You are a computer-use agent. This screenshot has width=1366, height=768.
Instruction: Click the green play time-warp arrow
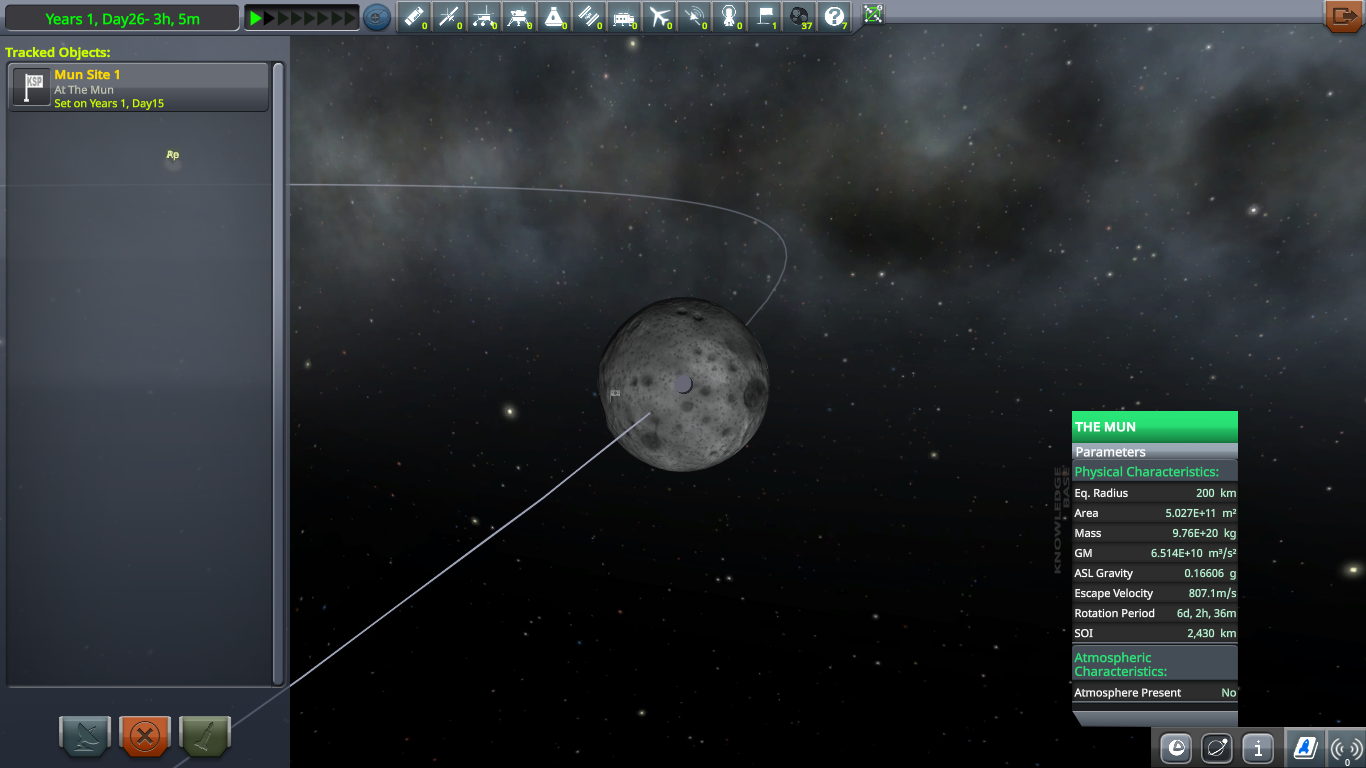(256, 18)
